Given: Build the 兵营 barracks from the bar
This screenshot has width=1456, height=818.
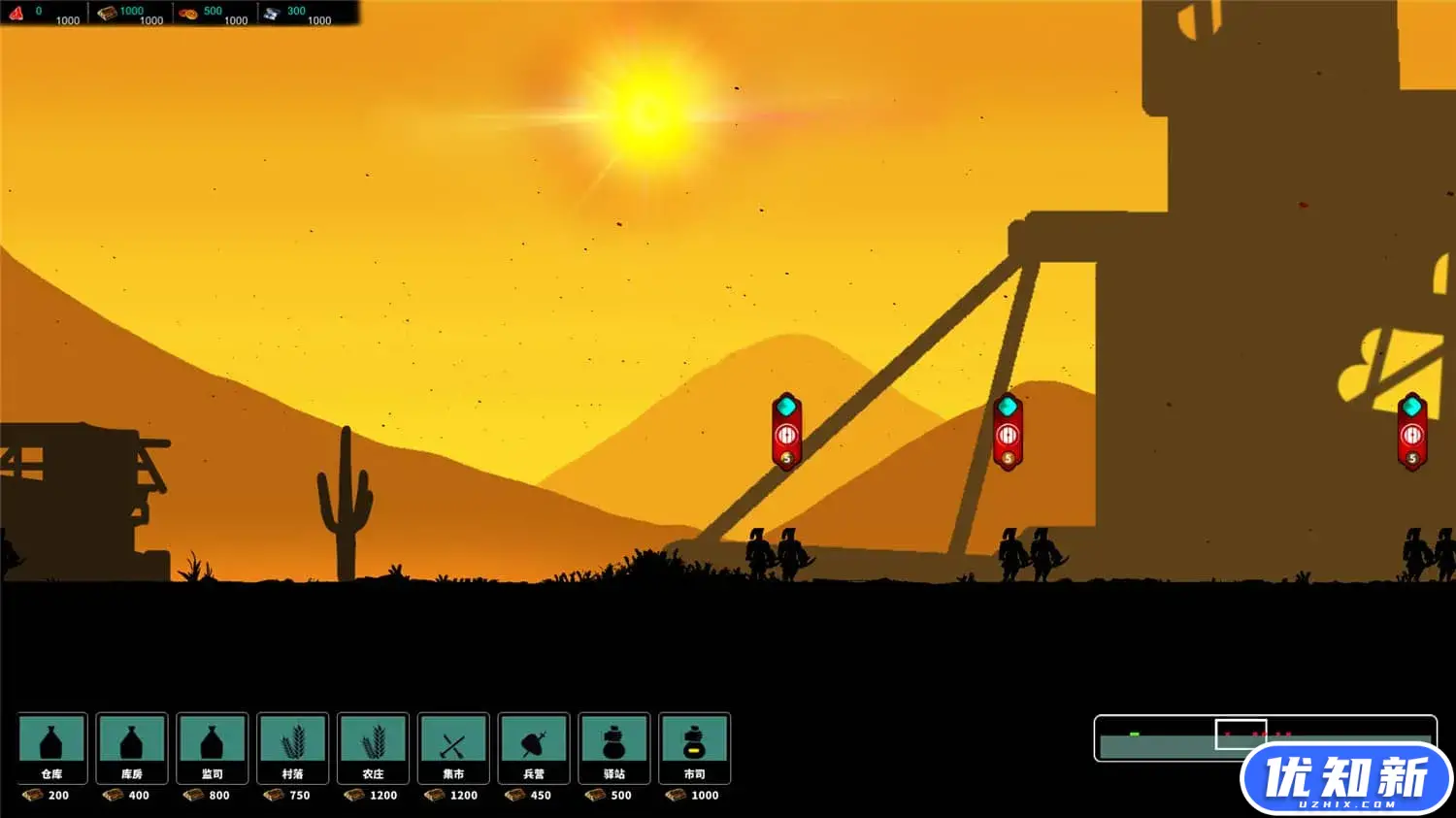Looking at the screenshot, I should pos(534,747).
